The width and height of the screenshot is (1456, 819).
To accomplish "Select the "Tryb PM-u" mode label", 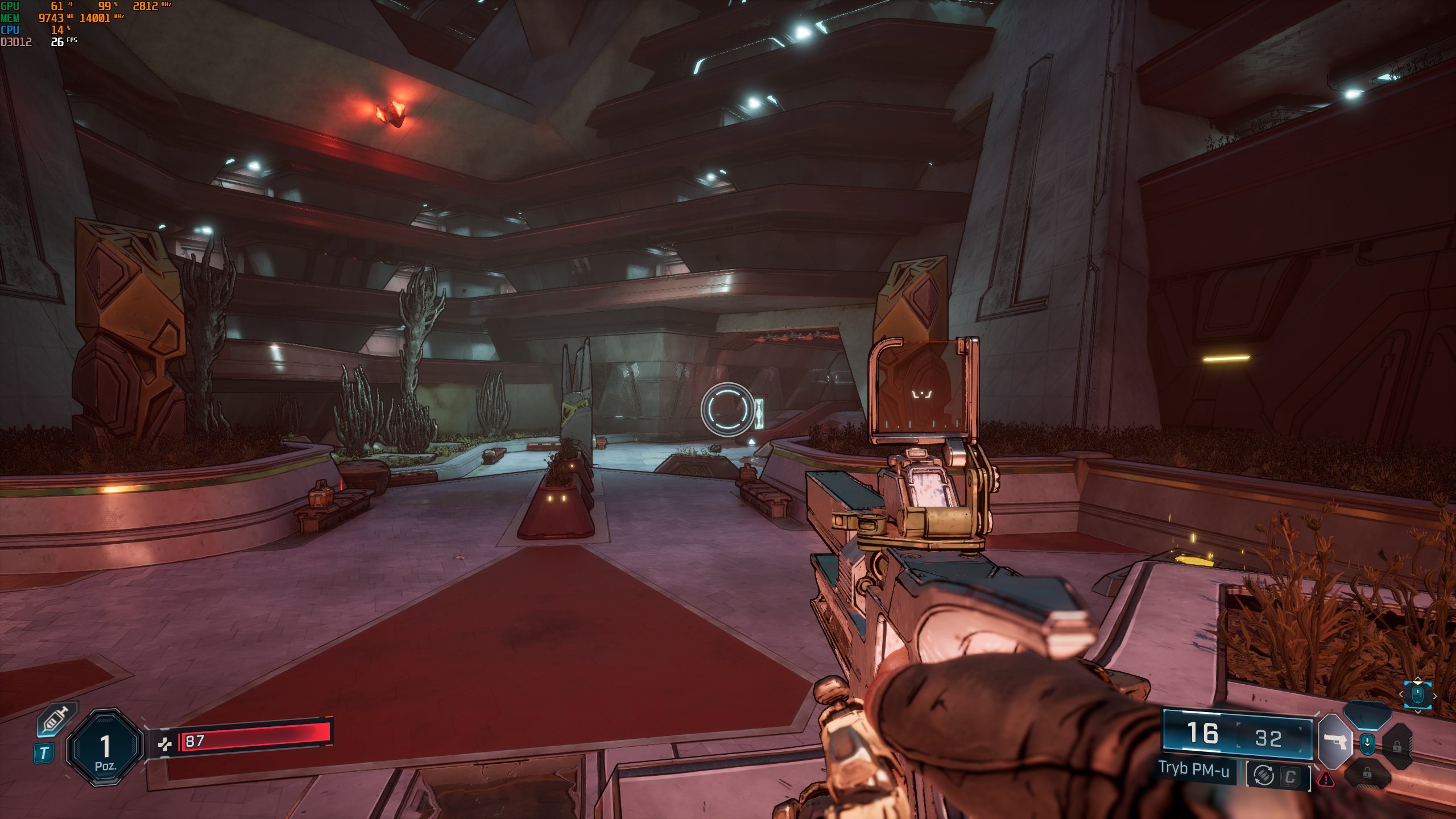I will [1194, 770].
